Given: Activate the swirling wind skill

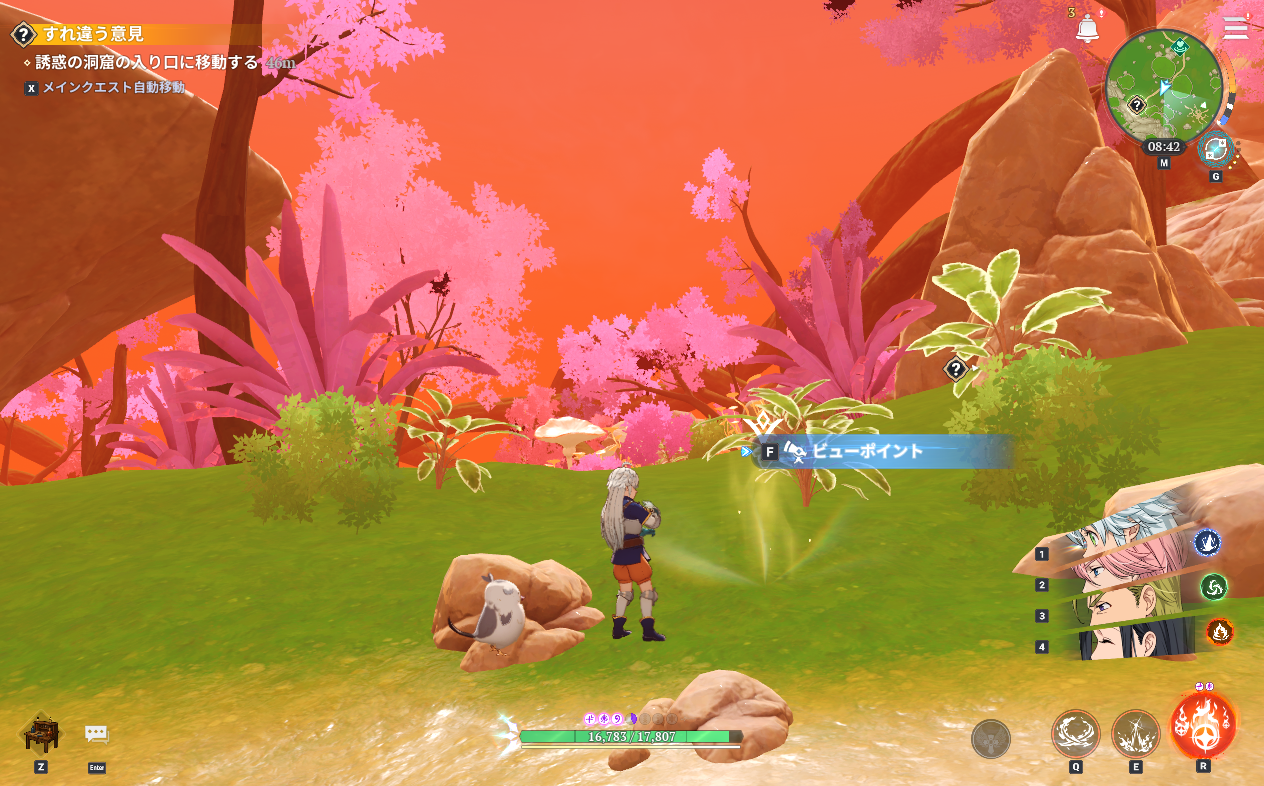Looking at the screenshot, I should coord(1075,735).
